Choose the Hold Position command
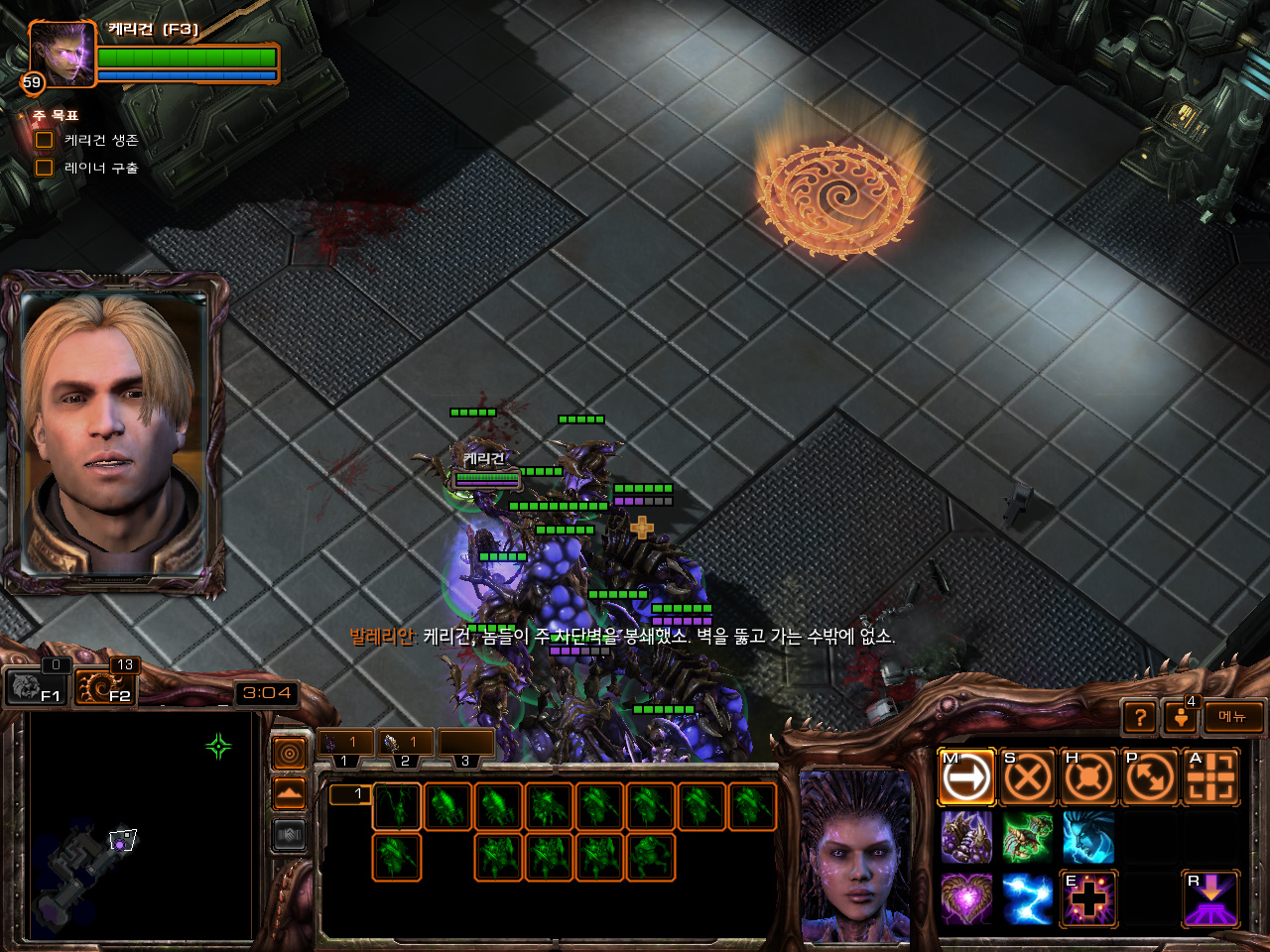 click(1088, 777)
